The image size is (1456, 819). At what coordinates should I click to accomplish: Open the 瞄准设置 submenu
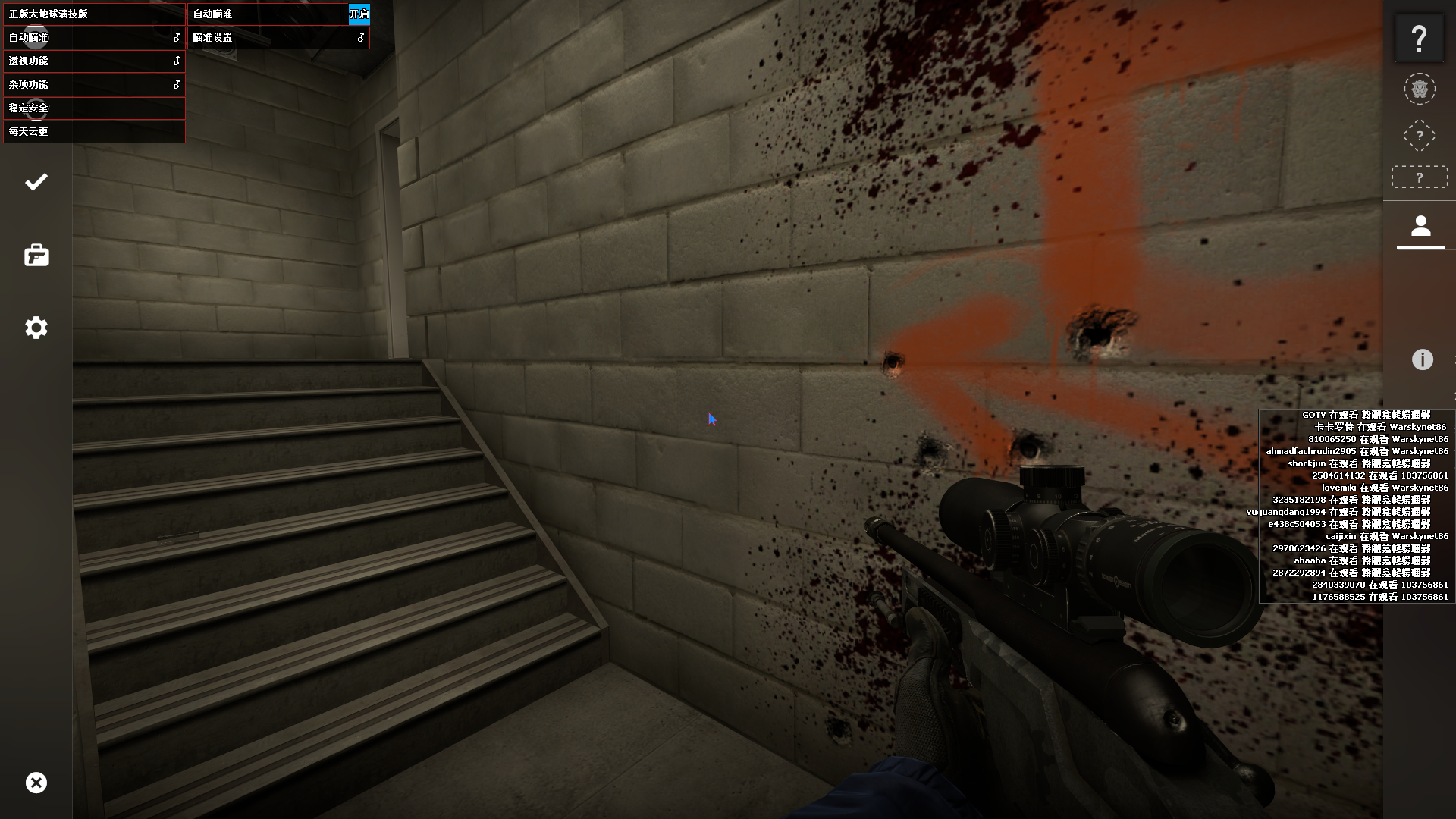[x=278, y=37]
